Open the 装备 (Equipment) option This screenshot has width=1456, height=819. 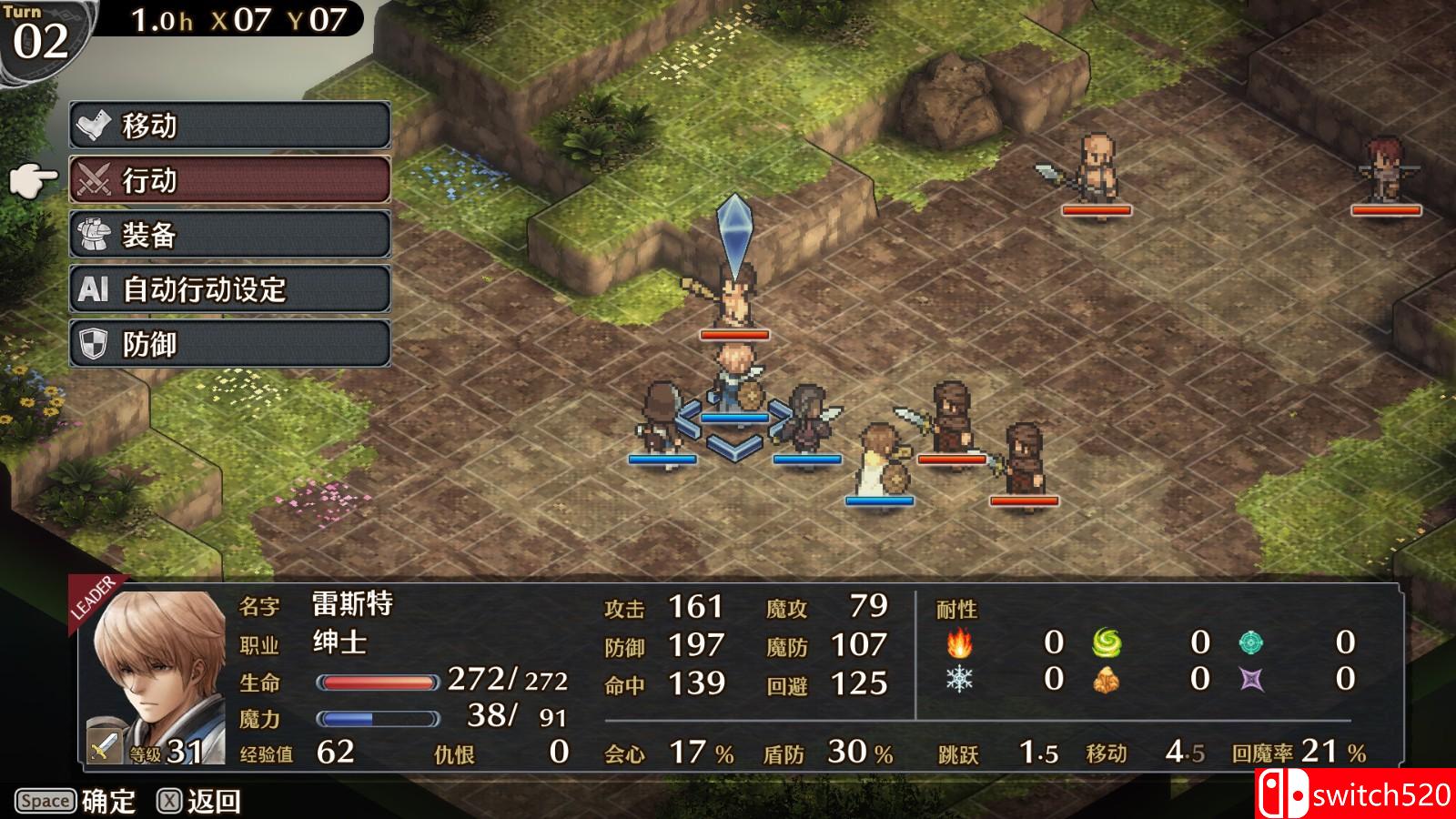click(x=230, y=235)
